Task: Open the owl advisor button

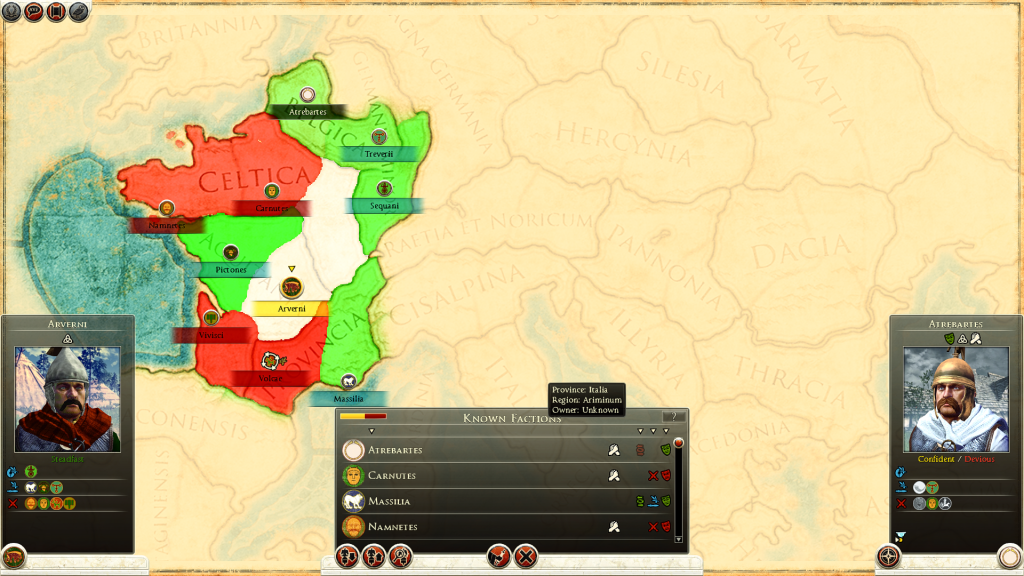Action: [77, 12]
